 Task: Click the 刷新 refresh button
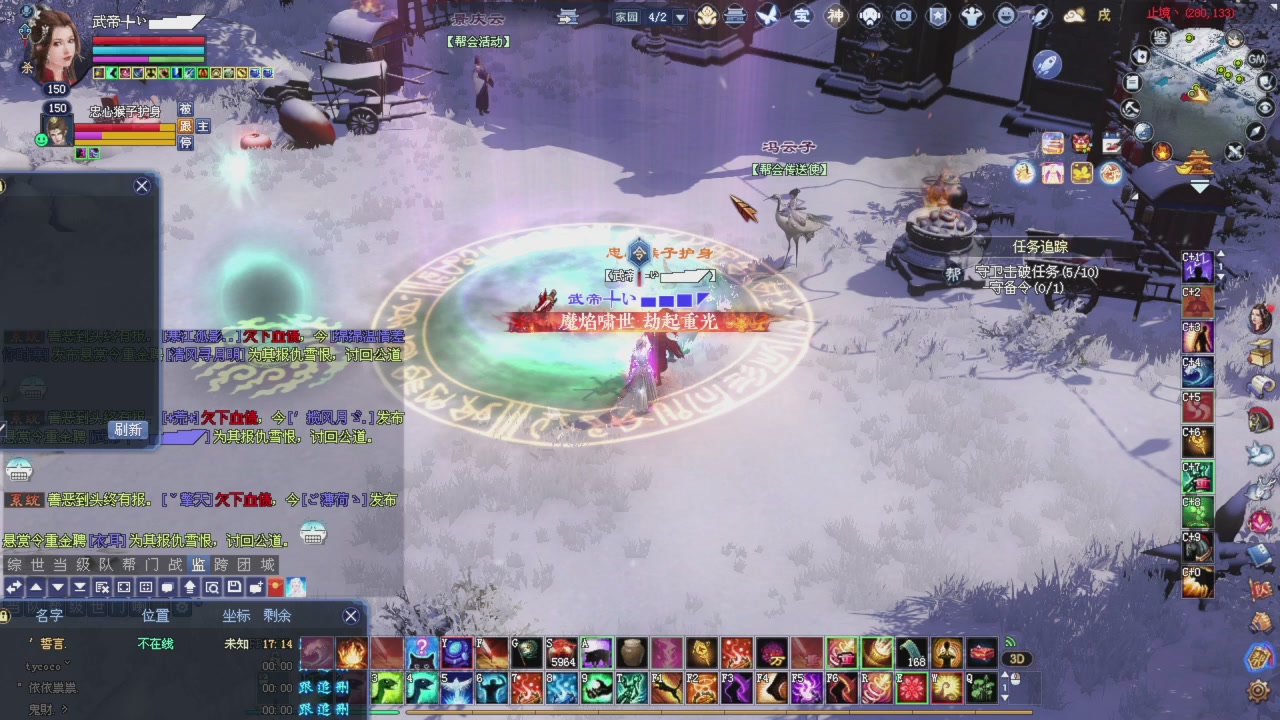point(128,429)
